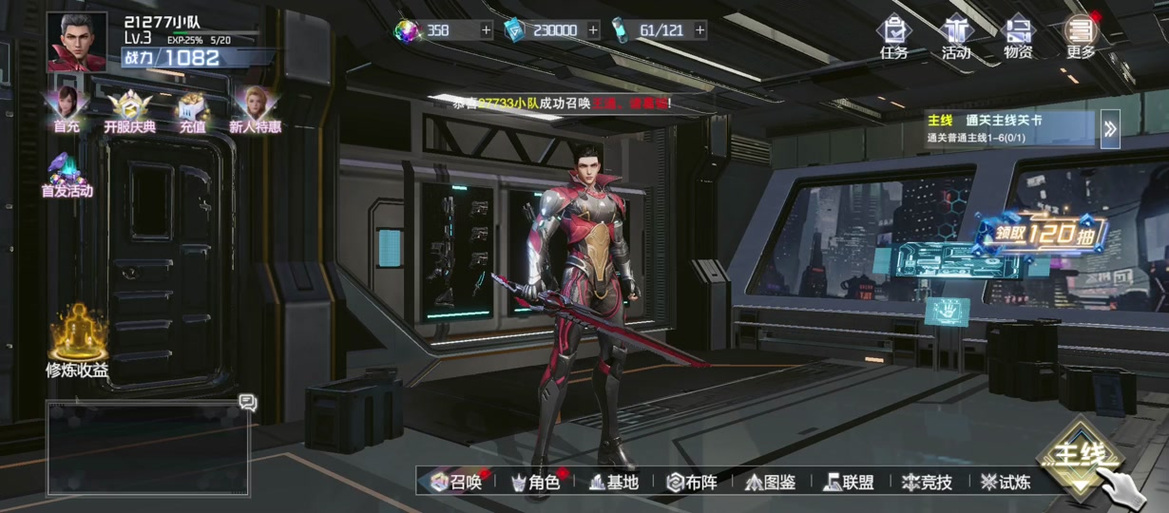Viewport: 1169px width, 513px height.
Task: Open the 物资 supplies icon
Action: tap(1018, 36)
